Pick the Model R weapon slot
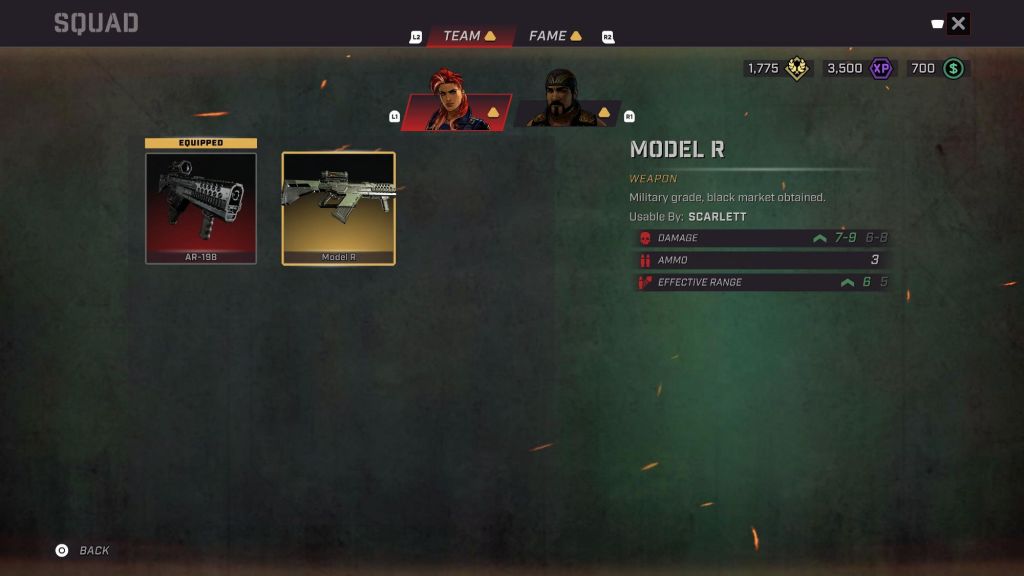 (x=338, y=208)
